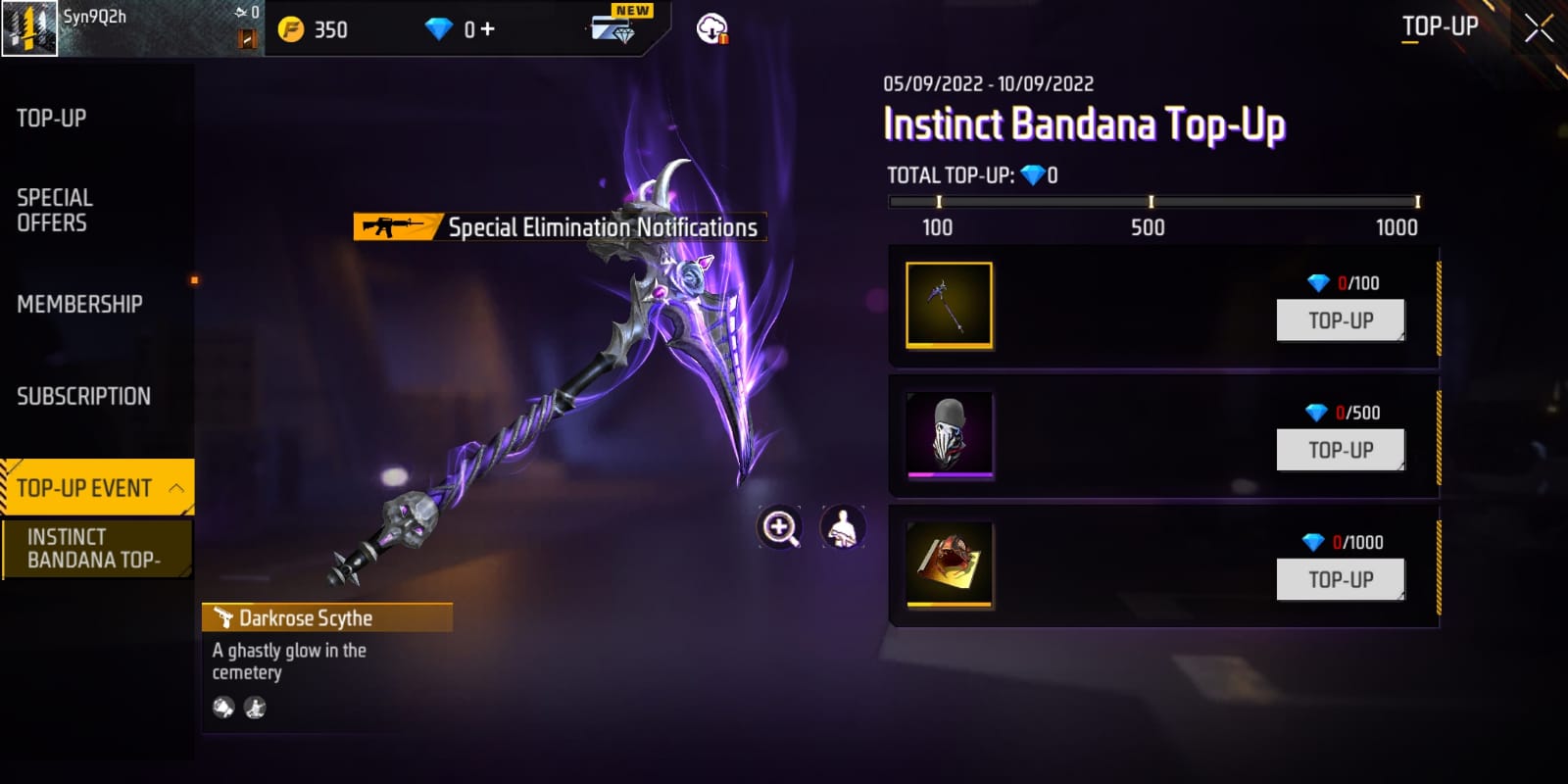The height and width of the screenshot is (784, 1568).
Task: Add diamonds with the plus button
Action: tap(487, 29)
